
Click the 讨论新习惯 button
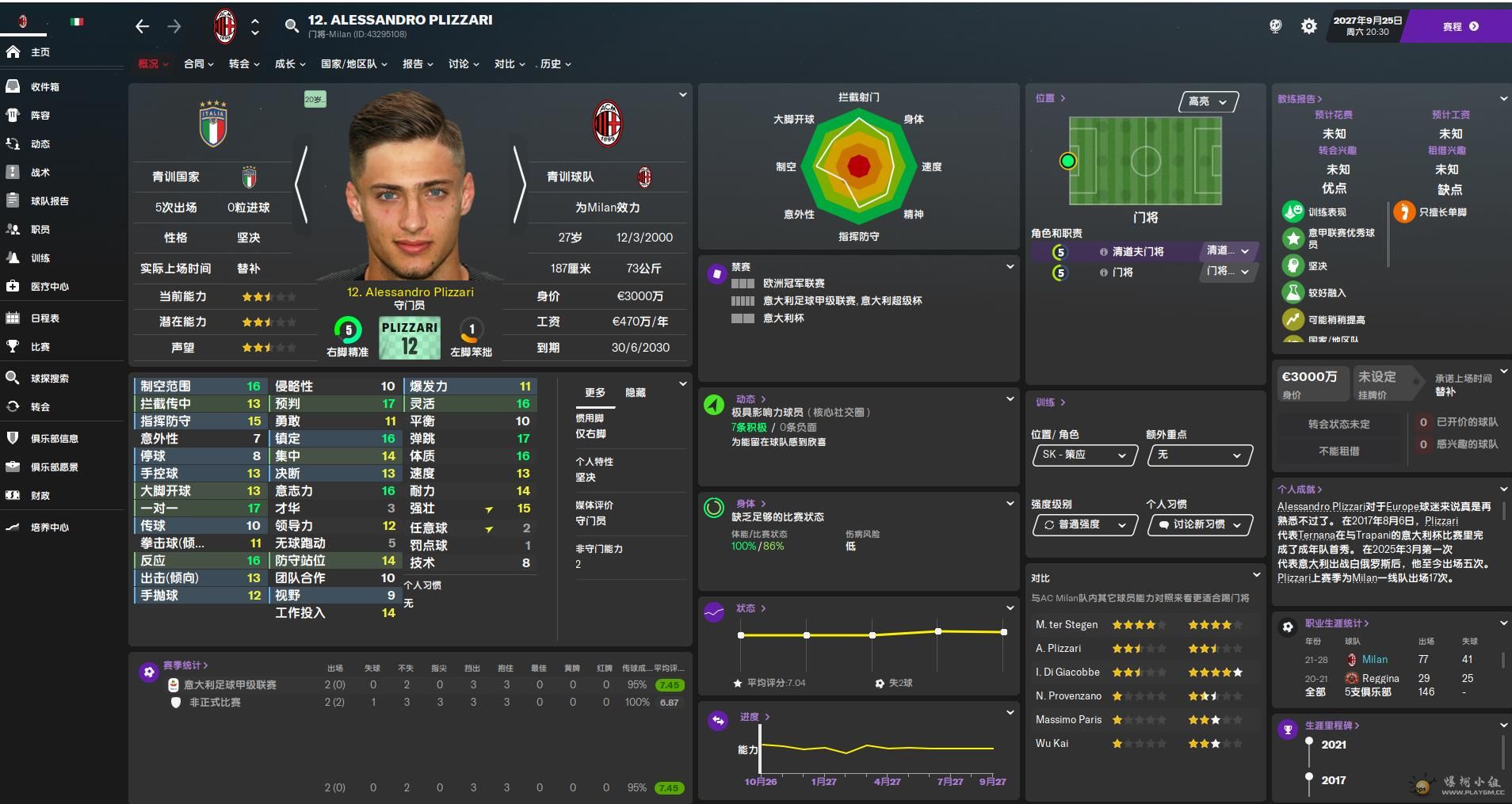tap(1198, 525)
